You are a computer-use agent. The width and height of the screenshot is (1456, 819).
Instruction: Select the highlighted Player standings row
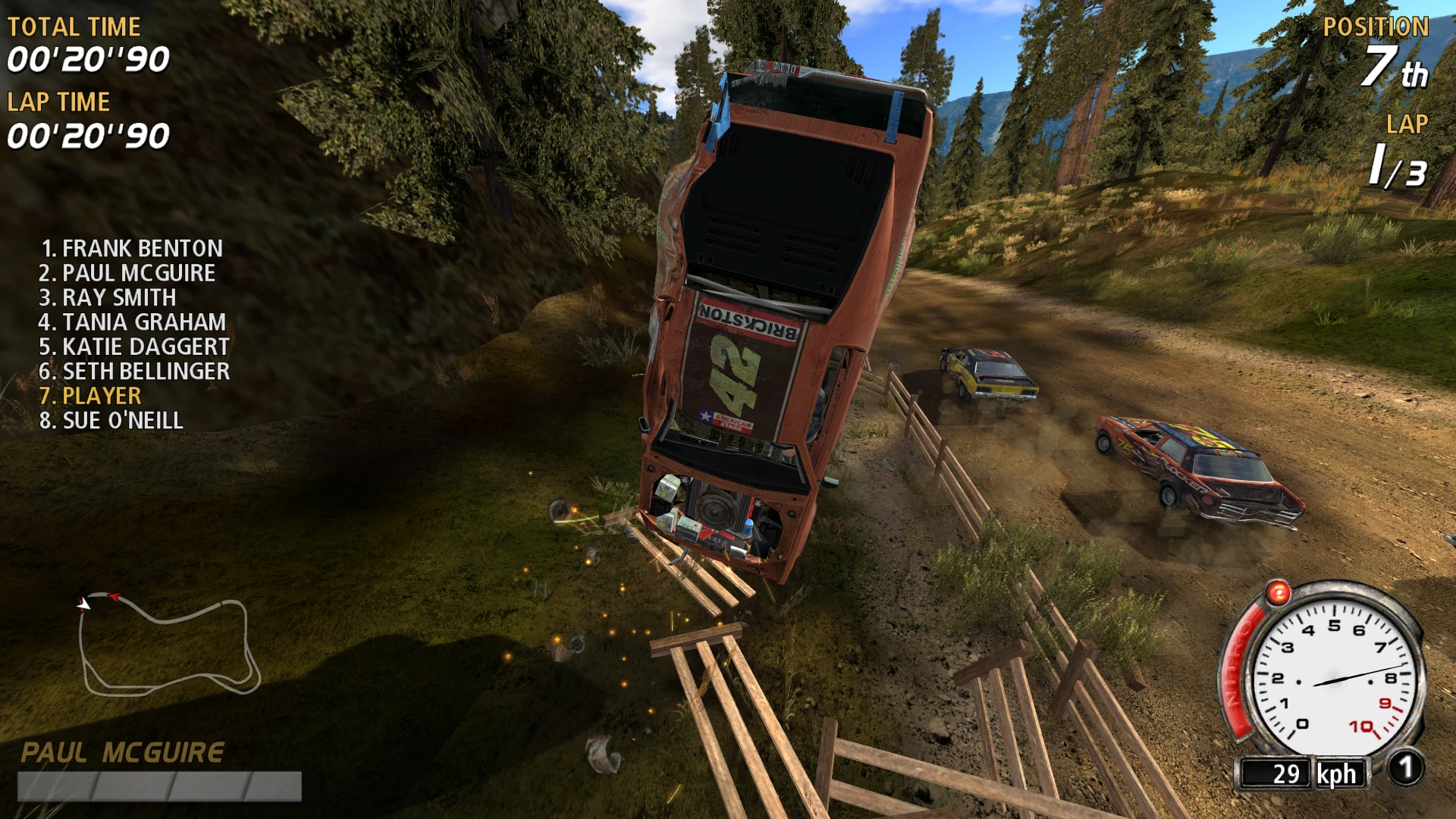pos(90,396)
